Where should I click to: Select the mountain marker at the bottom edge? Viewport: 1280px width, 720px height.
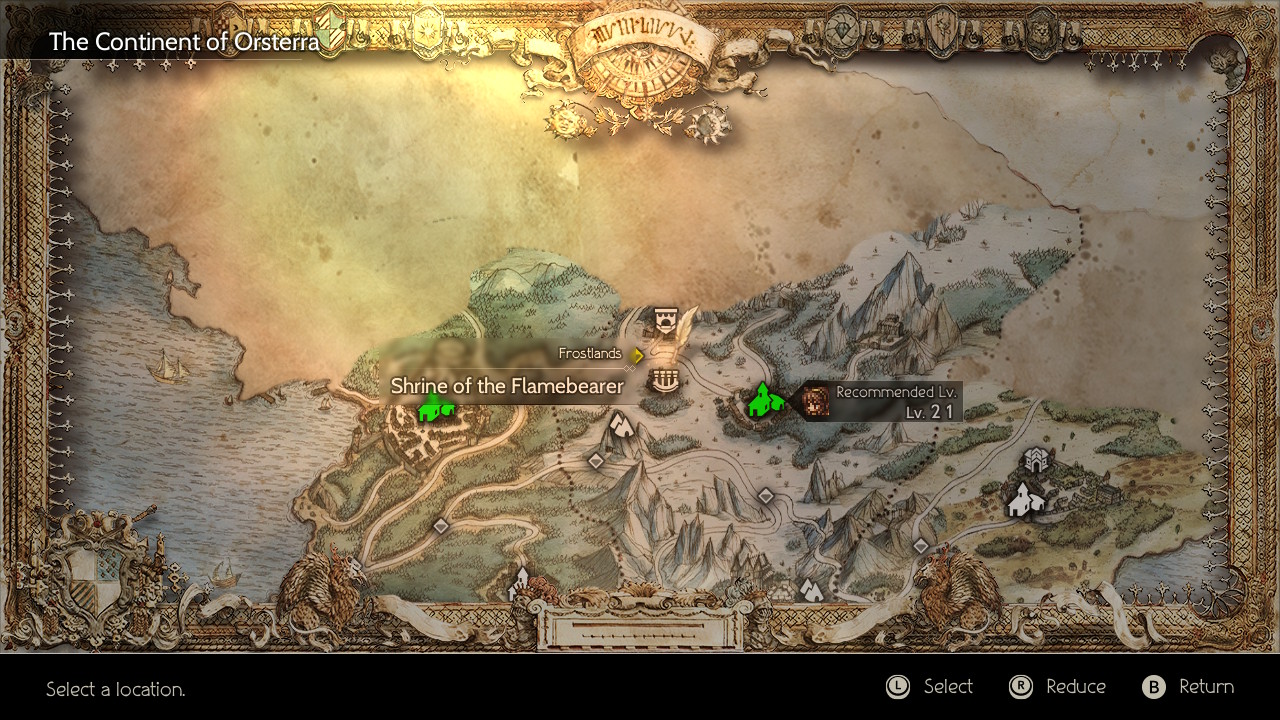810,589
